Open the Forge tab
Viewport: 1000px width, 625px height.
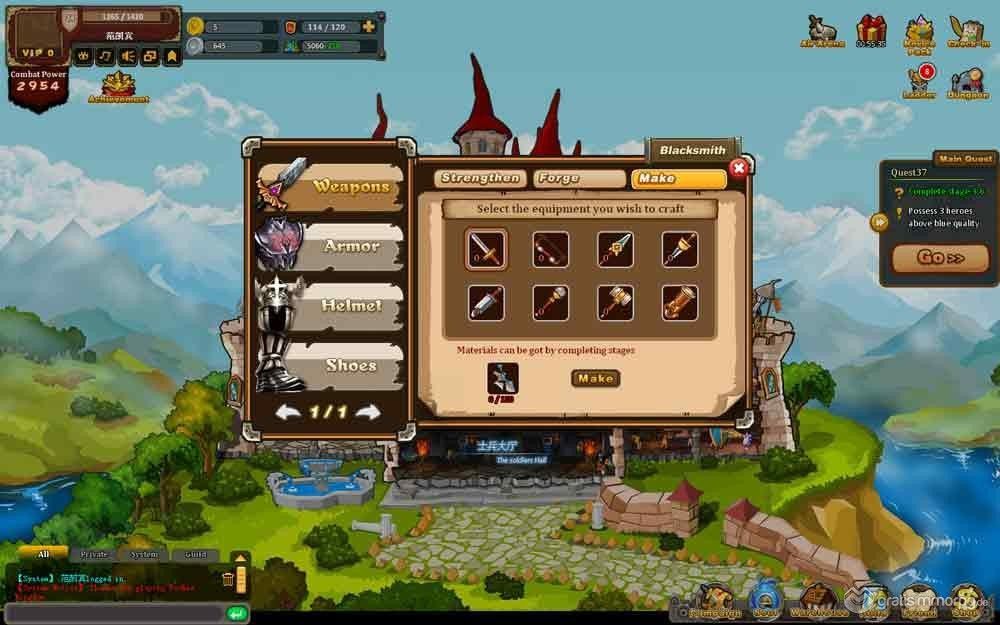coord(578,179)
